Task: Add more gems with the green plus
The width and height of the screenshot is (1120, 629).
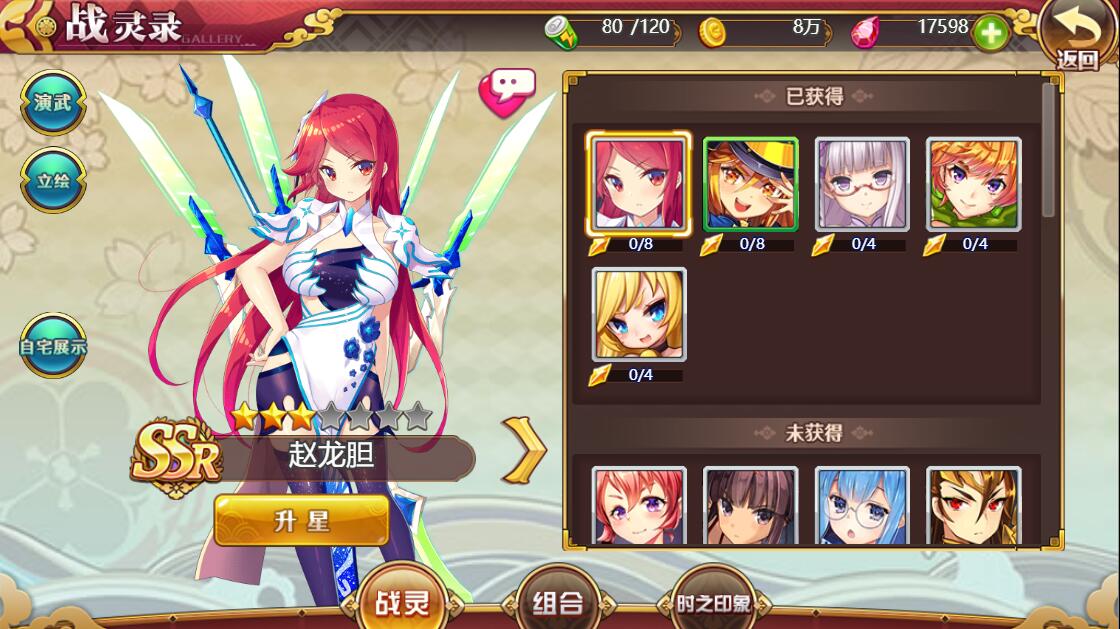Action: [x=990, y=33]
